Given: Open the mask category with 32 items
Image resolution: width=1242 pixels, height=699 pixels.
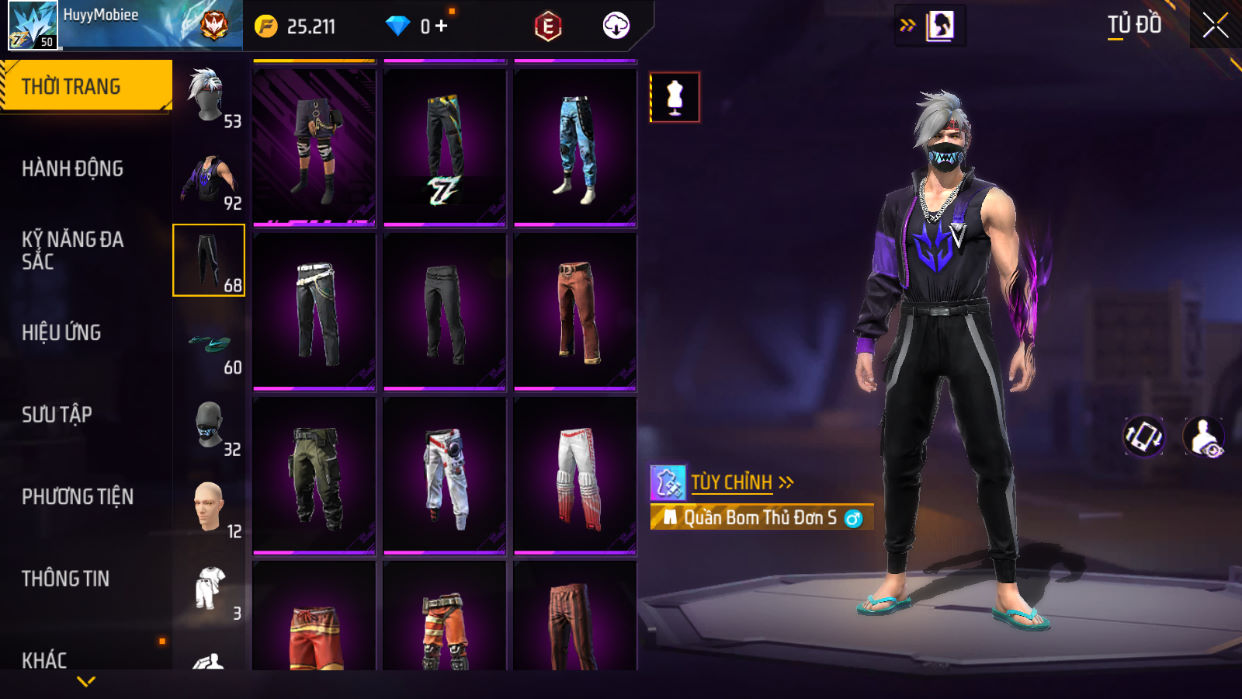Looking at the screenshot, I should 209,425.
